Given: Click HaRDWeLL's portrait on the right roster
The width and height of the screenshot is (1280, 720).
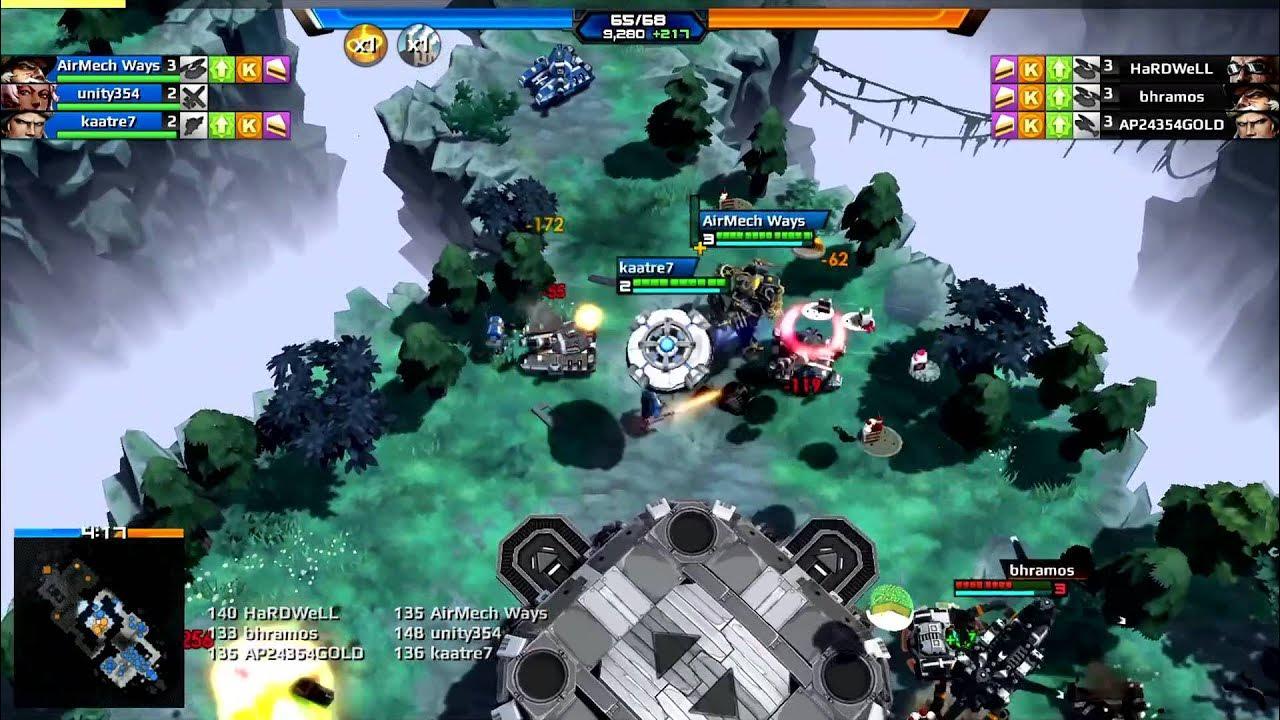Looking at the screenshot, I should [x=1255, y=70].
